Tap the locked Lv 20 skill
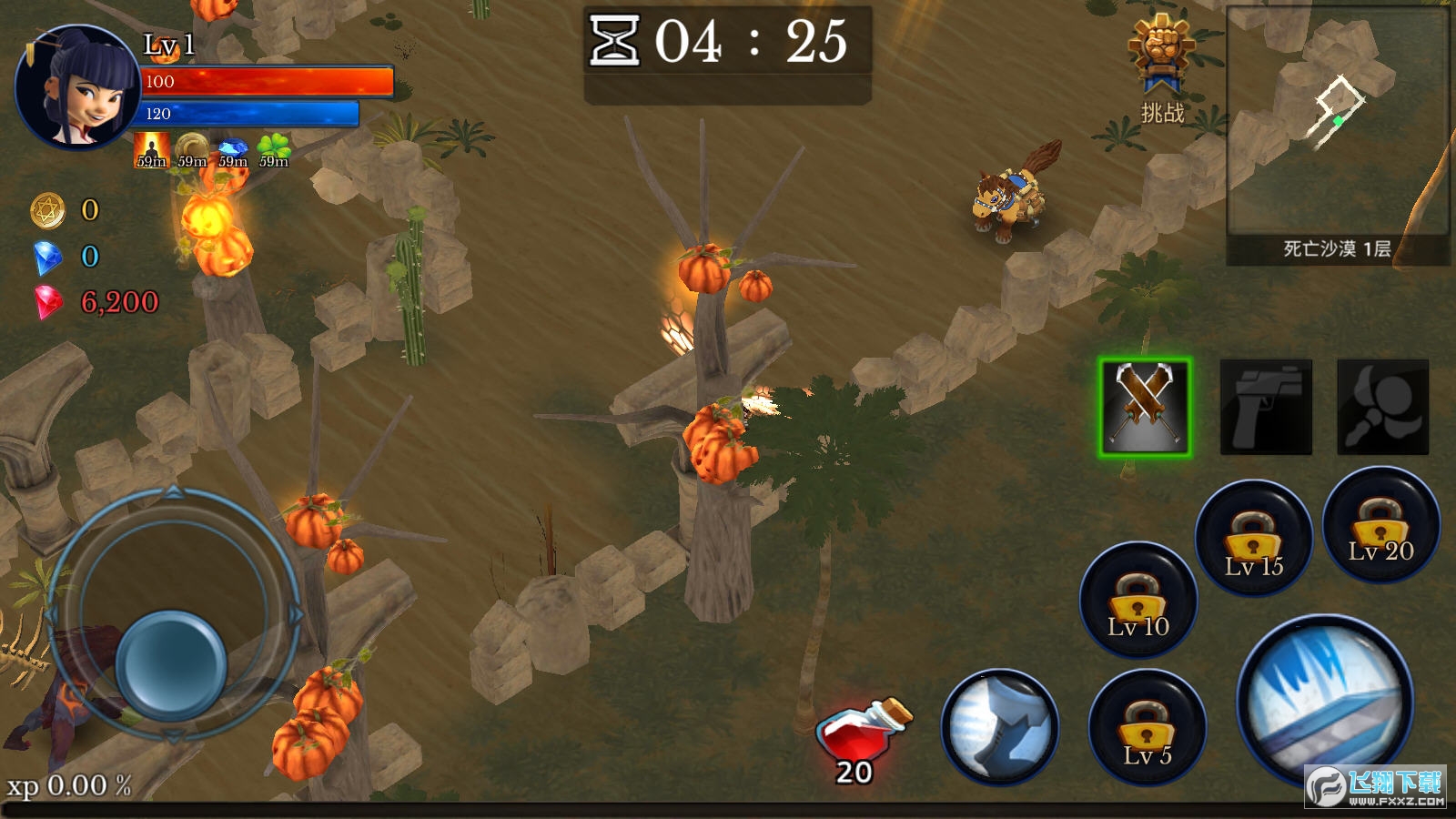Screen dimensions: 1456x819 1380,525
